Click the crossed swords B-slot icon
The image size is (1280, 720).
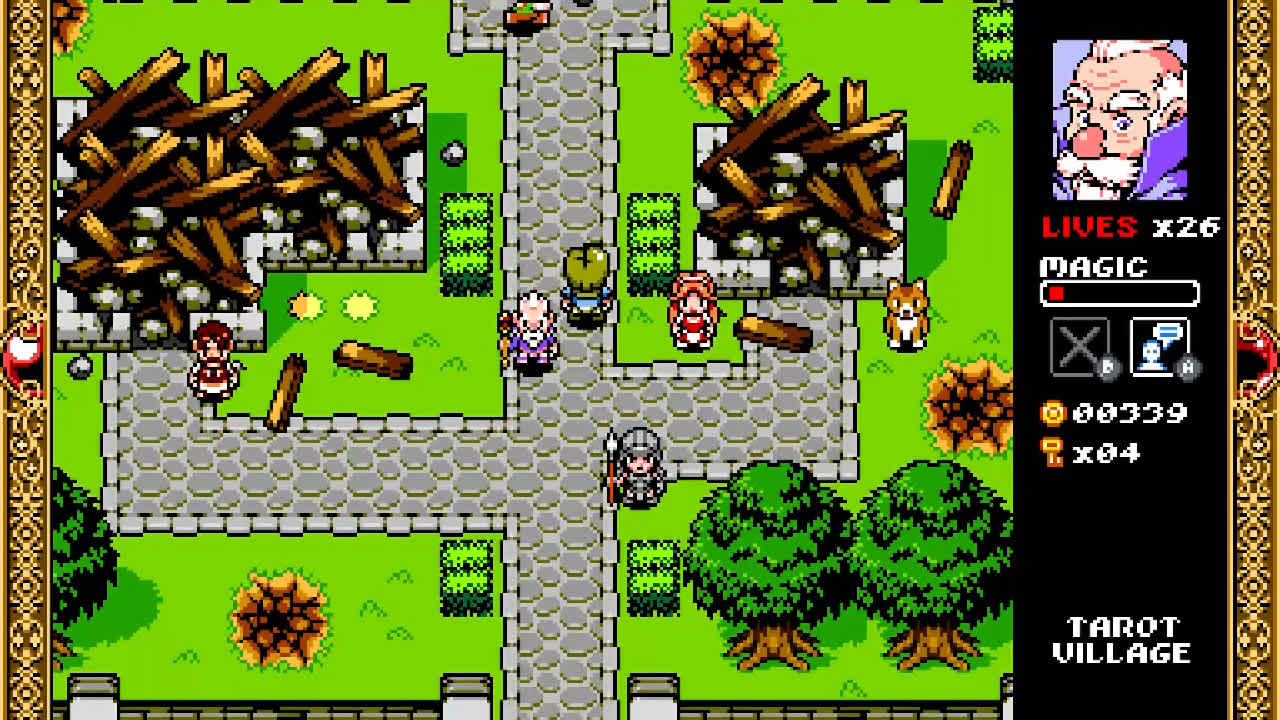1080,345
